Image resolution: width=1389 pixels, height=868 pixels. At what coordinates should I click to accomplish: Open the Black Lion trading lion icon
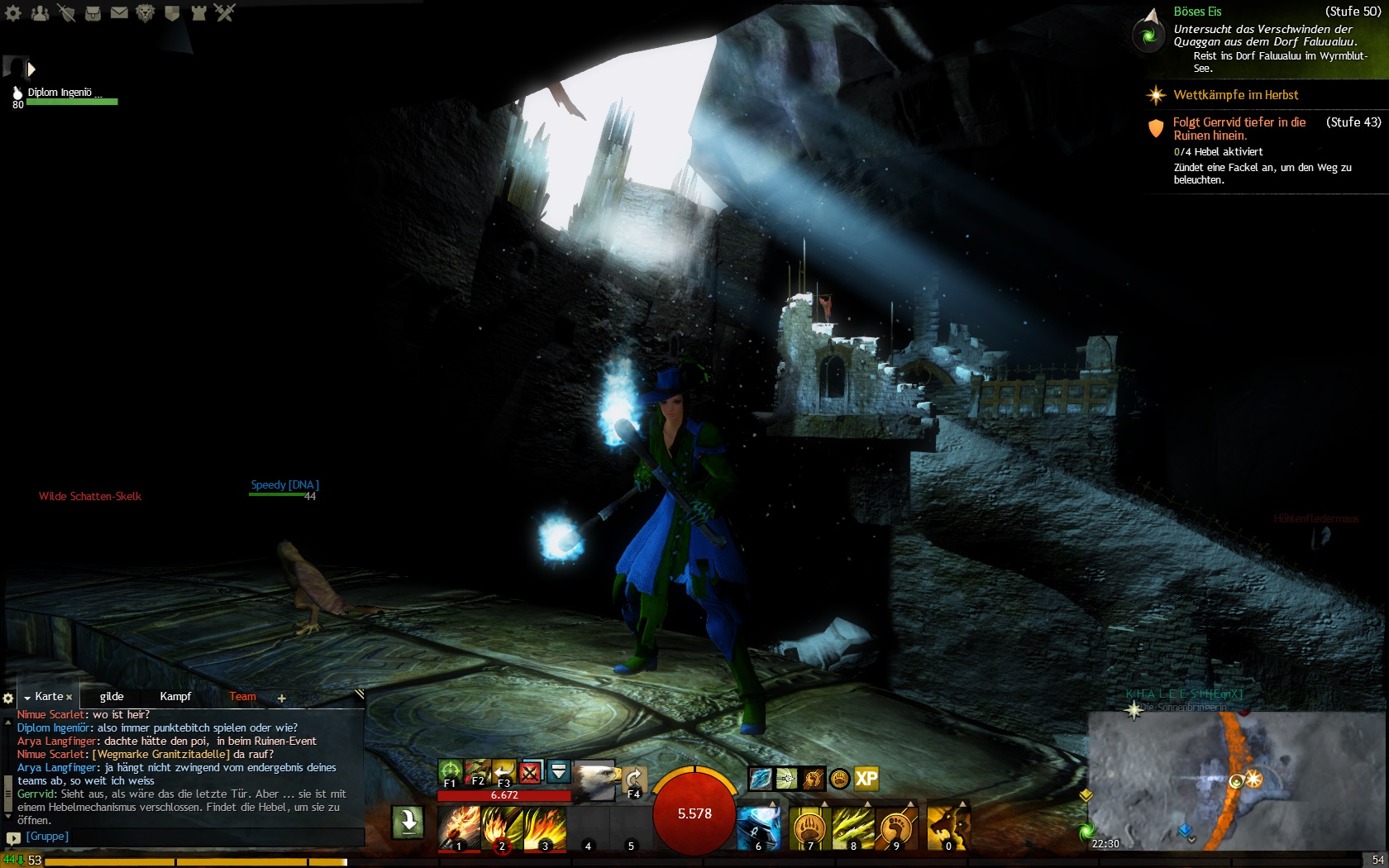point(146,12)
